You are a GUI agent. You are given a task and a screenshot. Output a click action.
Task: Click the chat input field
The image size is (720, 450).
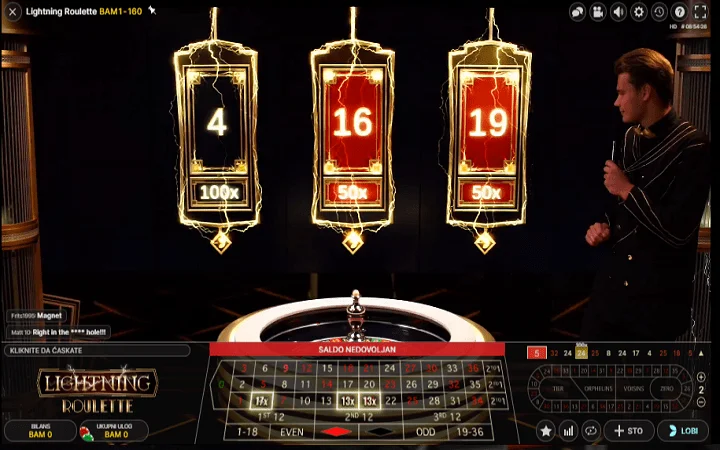[97, 351]
